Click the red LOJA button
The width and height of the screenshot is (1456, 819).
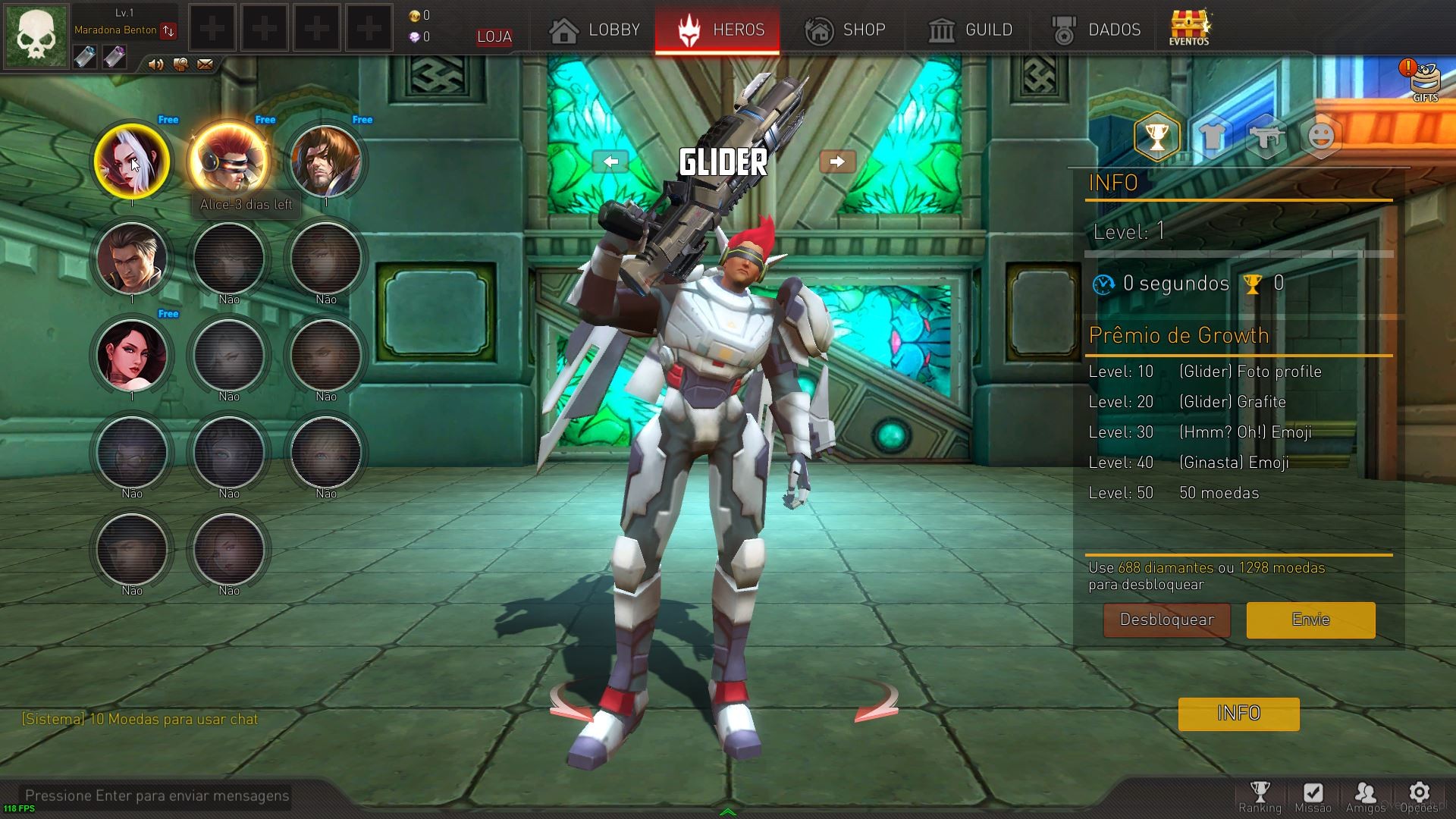(494, 36)
